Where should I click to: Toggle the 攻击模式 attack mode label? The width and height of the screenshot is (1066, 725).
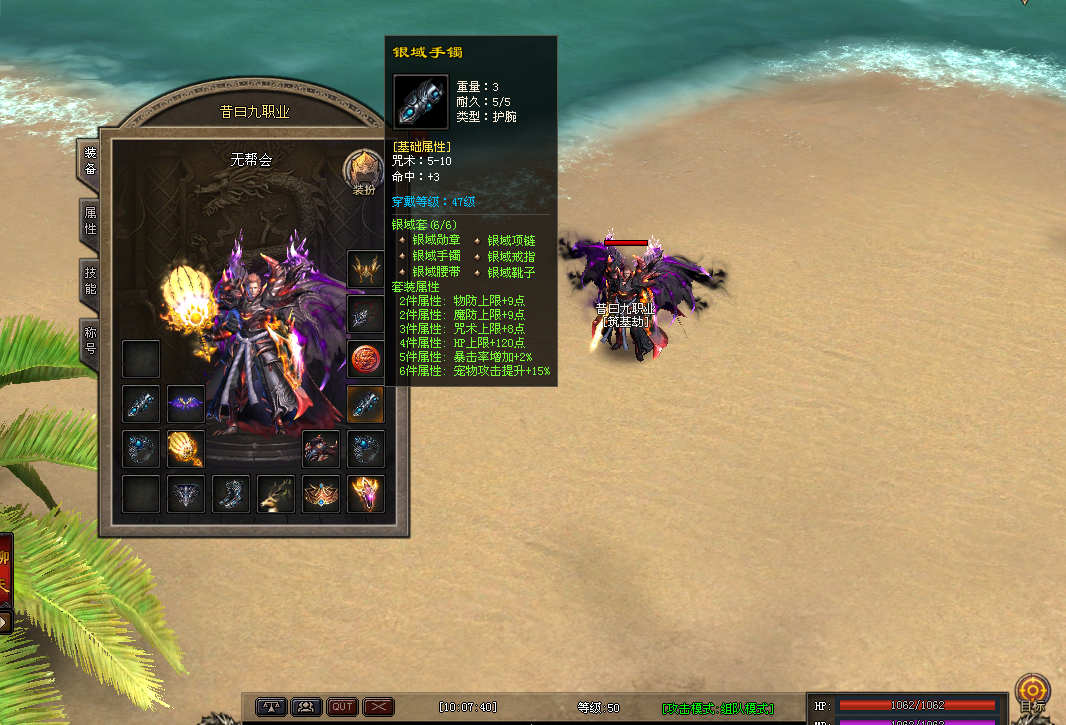(719, 708)
